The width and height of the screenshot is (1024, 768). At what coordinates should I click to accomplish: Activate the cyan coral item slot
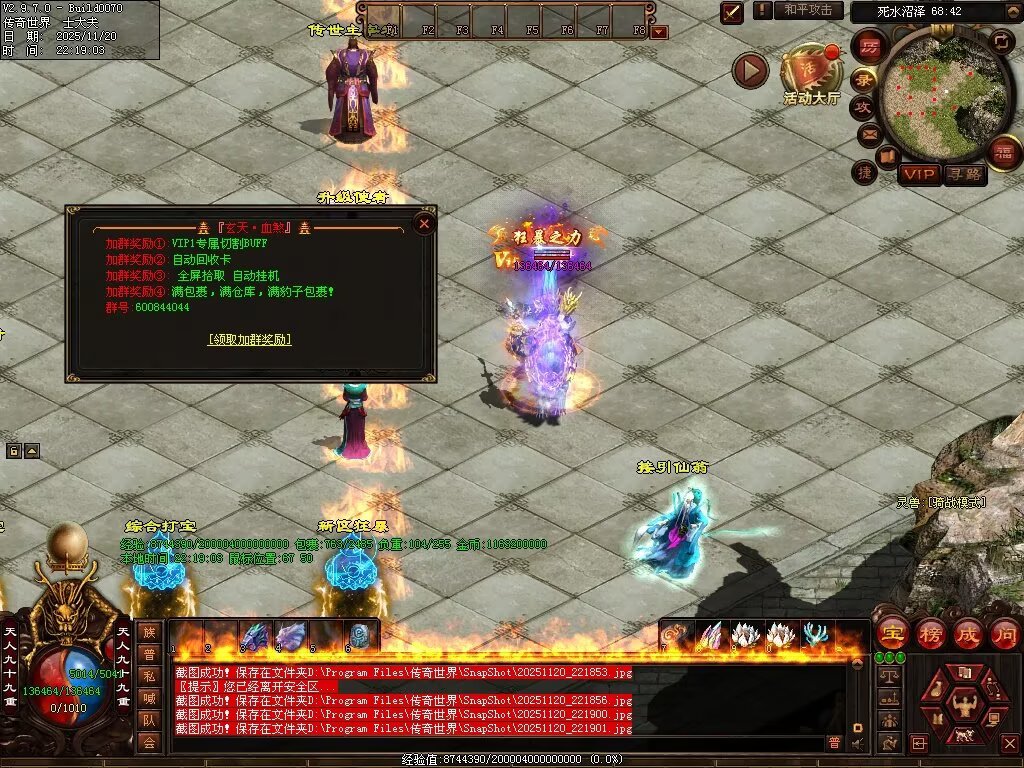pyautogui.click(x=815, y=636)
